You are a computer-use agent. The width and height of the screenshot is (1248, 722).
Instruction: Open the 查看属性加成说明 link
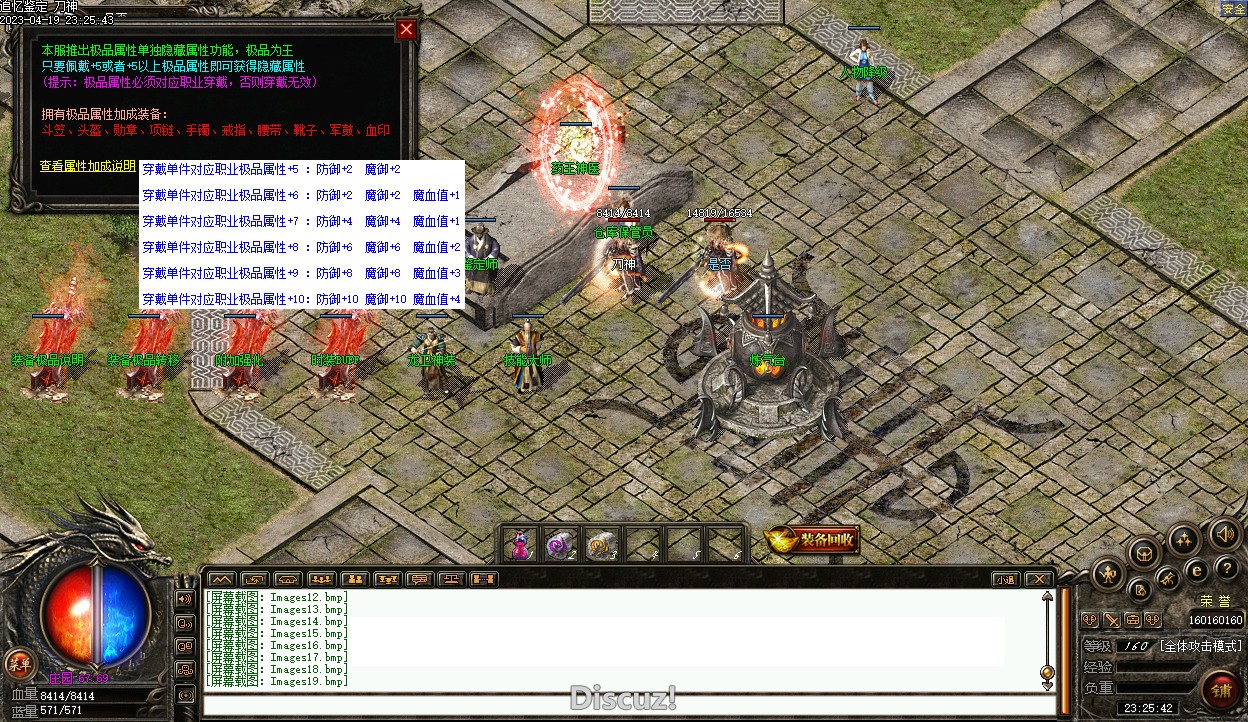click(x=87, y=166)
